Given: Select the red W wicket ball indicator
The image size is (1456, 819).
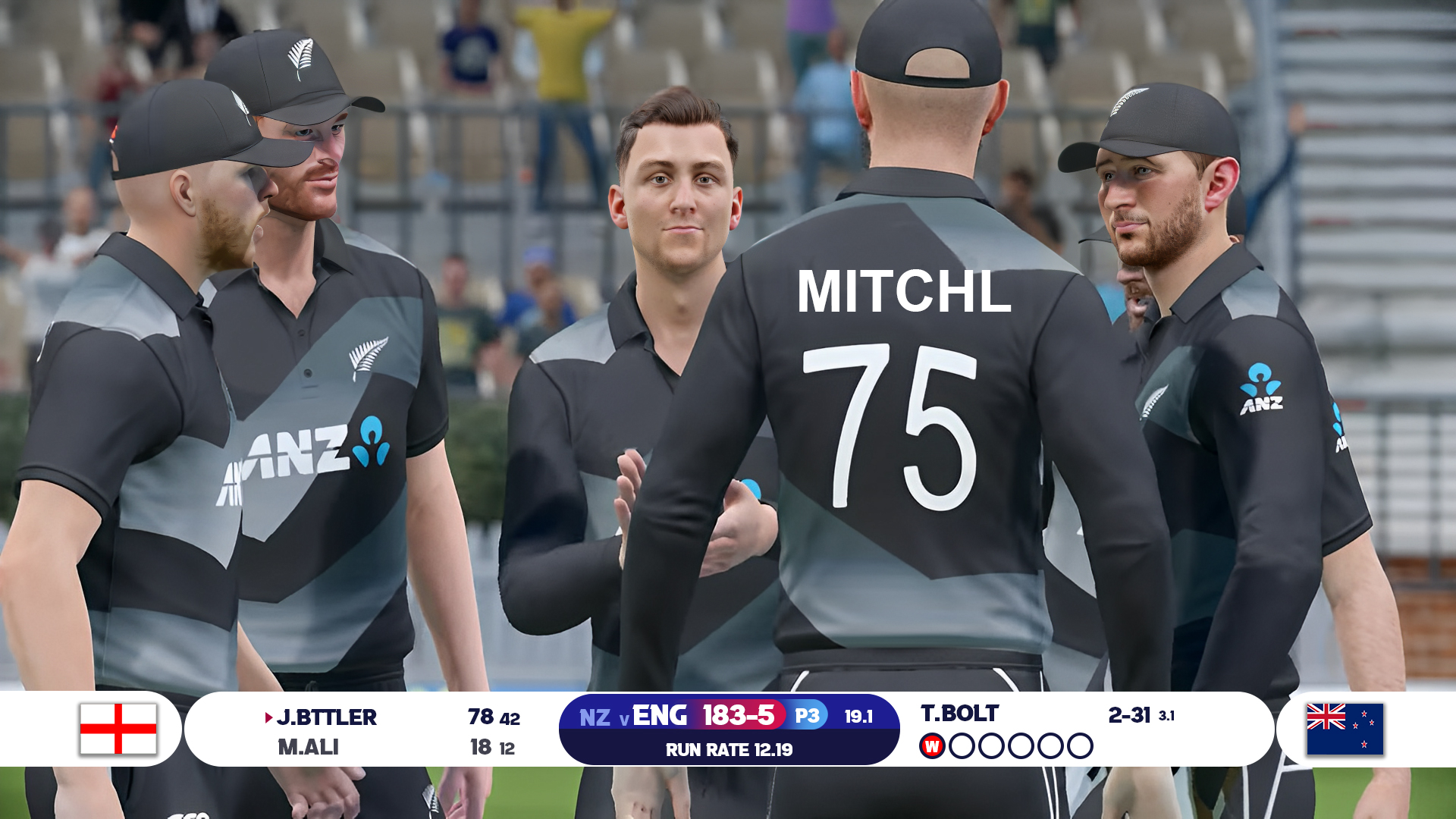Looking at the screenshot, I should click(x=931, y=745).
